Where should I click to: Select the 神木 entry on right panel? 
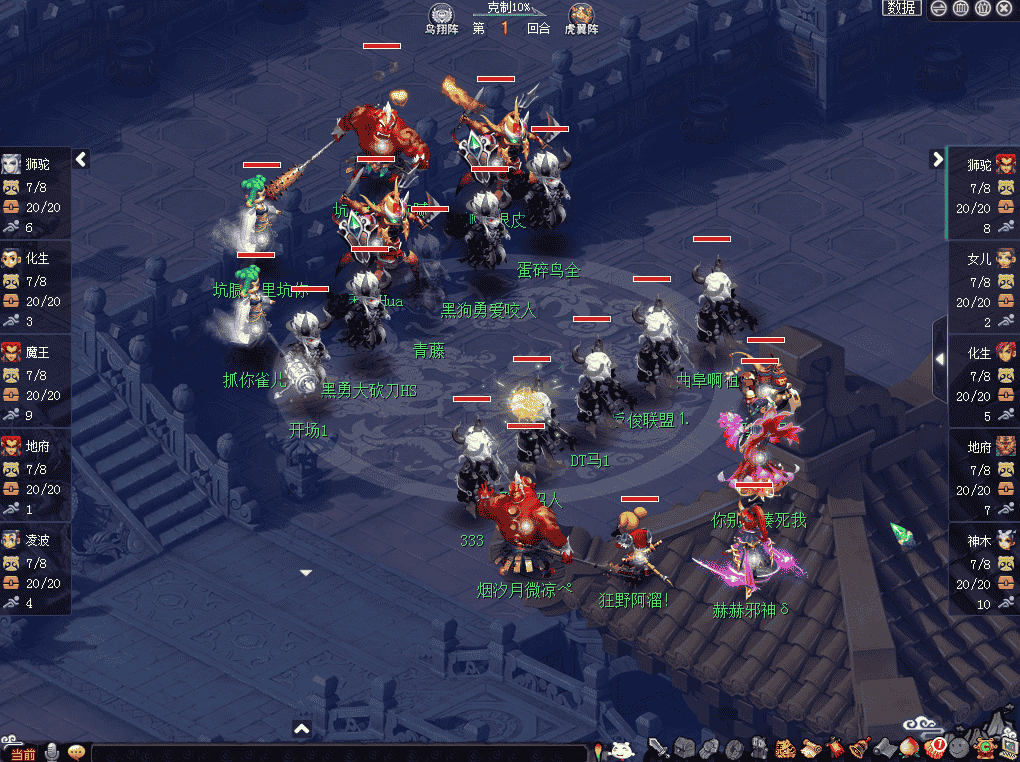tap(982, 541)
